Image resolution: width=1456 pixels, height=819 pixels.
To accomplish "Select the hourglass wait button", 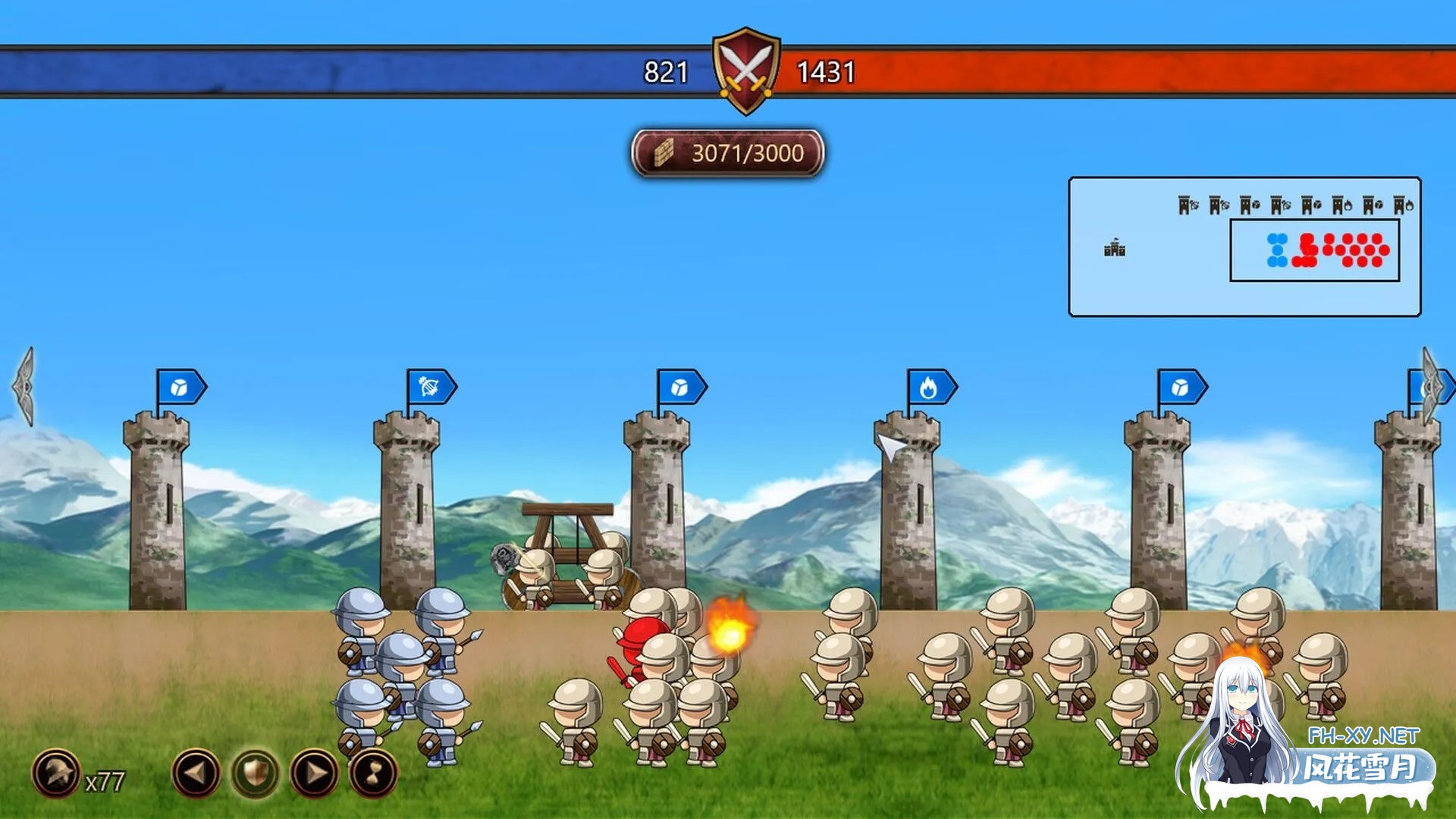I will pyautogui.click(x=373, y=773).
